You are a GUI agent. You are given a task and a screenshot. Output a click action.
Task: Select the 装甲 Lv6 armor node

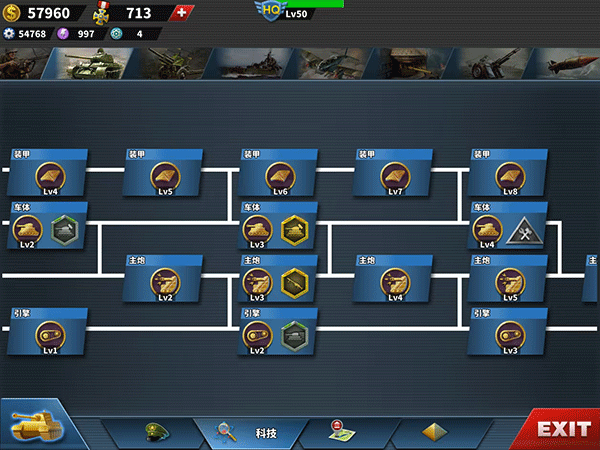point(281,177)
